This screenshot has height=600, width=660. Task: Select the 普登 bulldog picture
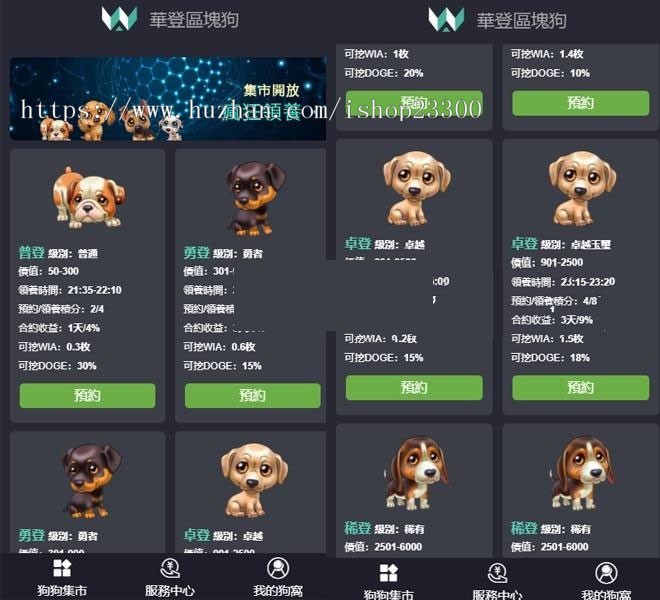point(88,197)
